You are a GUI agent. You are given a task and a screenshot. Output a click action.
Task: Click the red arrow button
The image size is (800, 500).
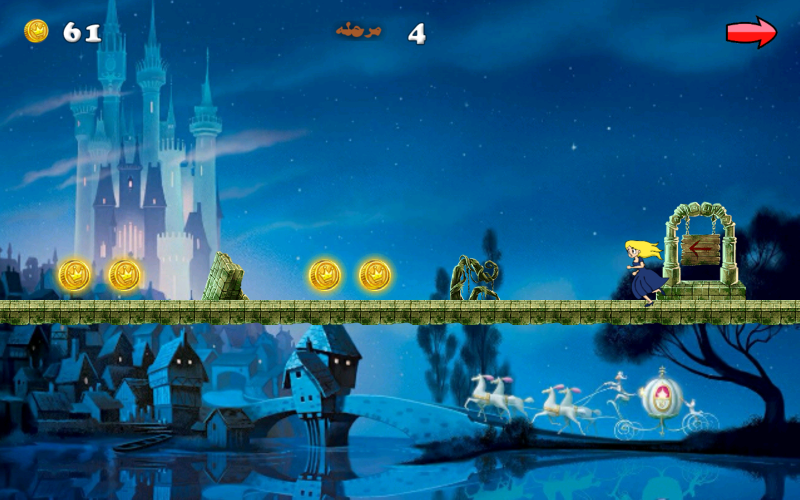click(x=751, y=32)
